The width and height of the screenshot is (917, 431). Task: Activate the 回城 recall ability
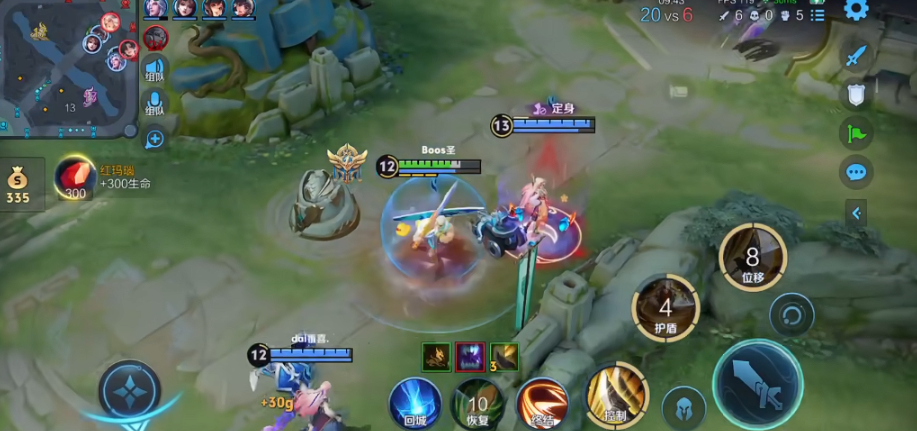pyautogui.click(x=416, y=401)
